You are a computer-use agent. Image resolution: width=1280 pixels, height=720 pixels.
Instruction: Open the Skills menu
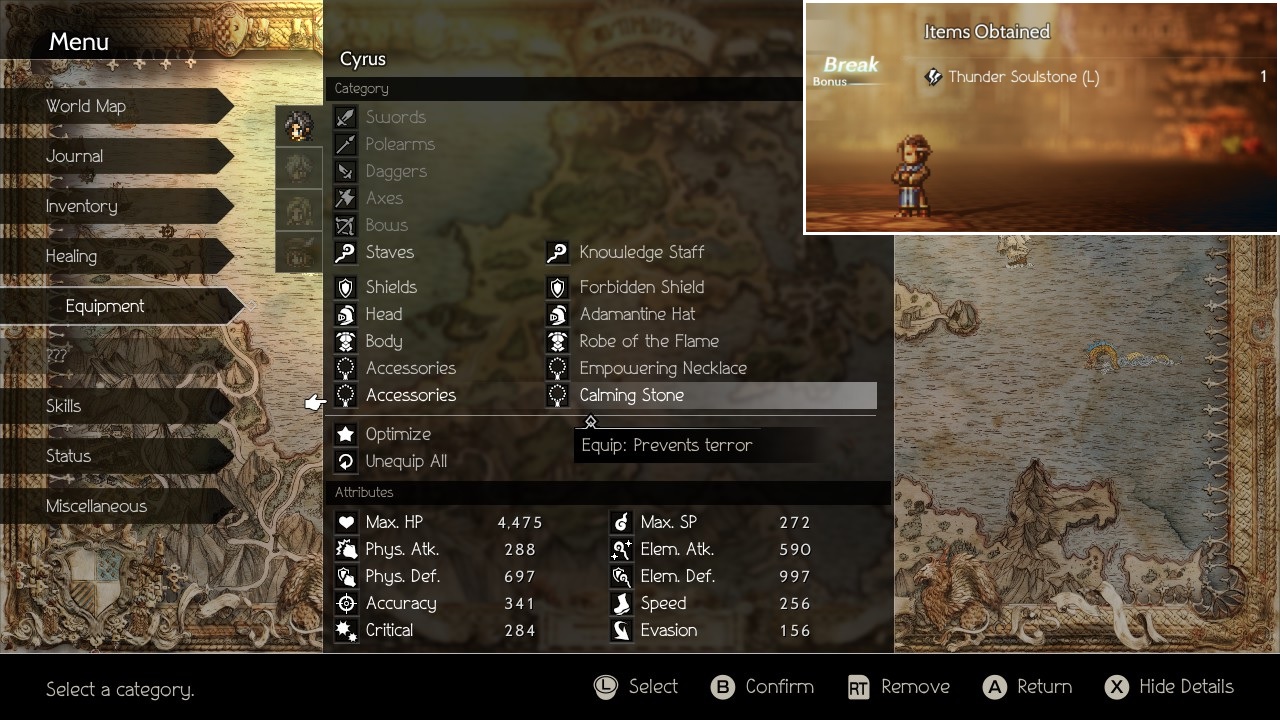64,406
